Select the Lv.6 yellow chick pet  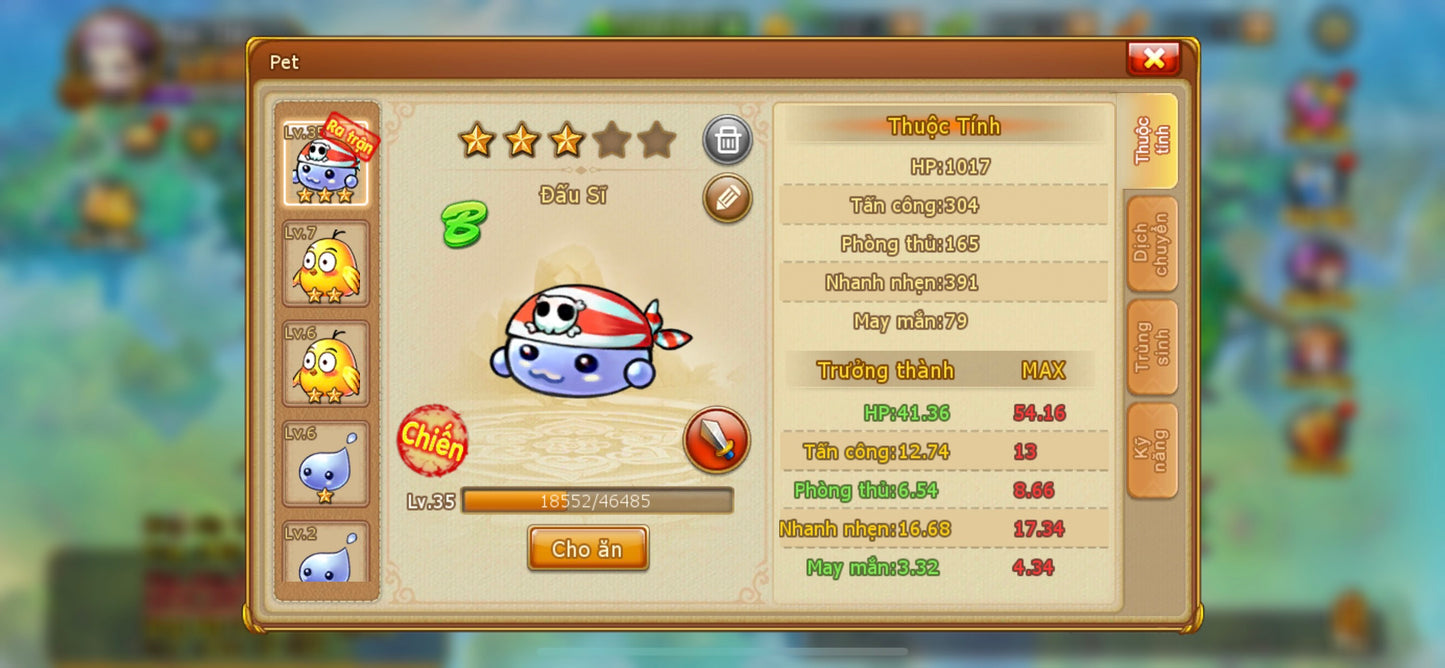(325, 363)
